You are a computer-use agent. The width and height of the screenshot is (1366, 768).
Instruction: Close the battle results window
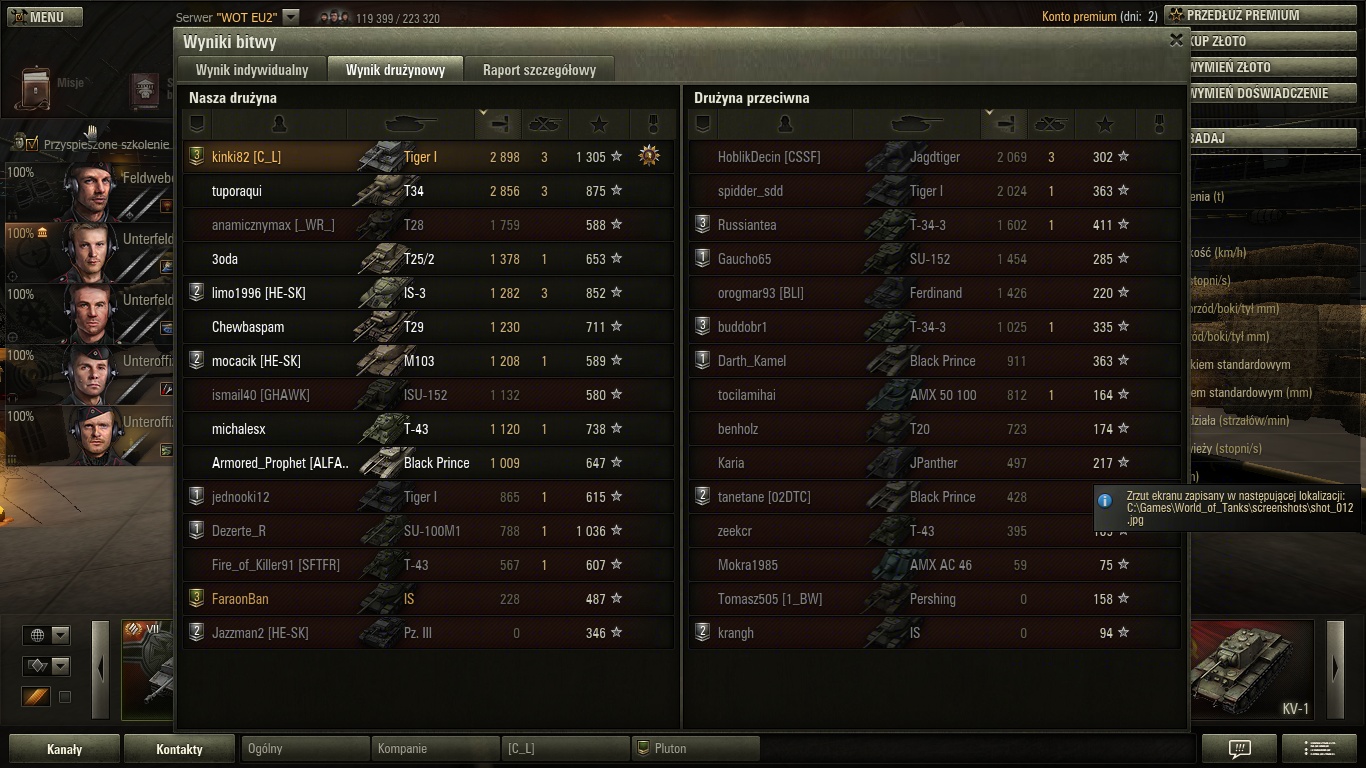pyautogui.click(x=1176, y=40)
